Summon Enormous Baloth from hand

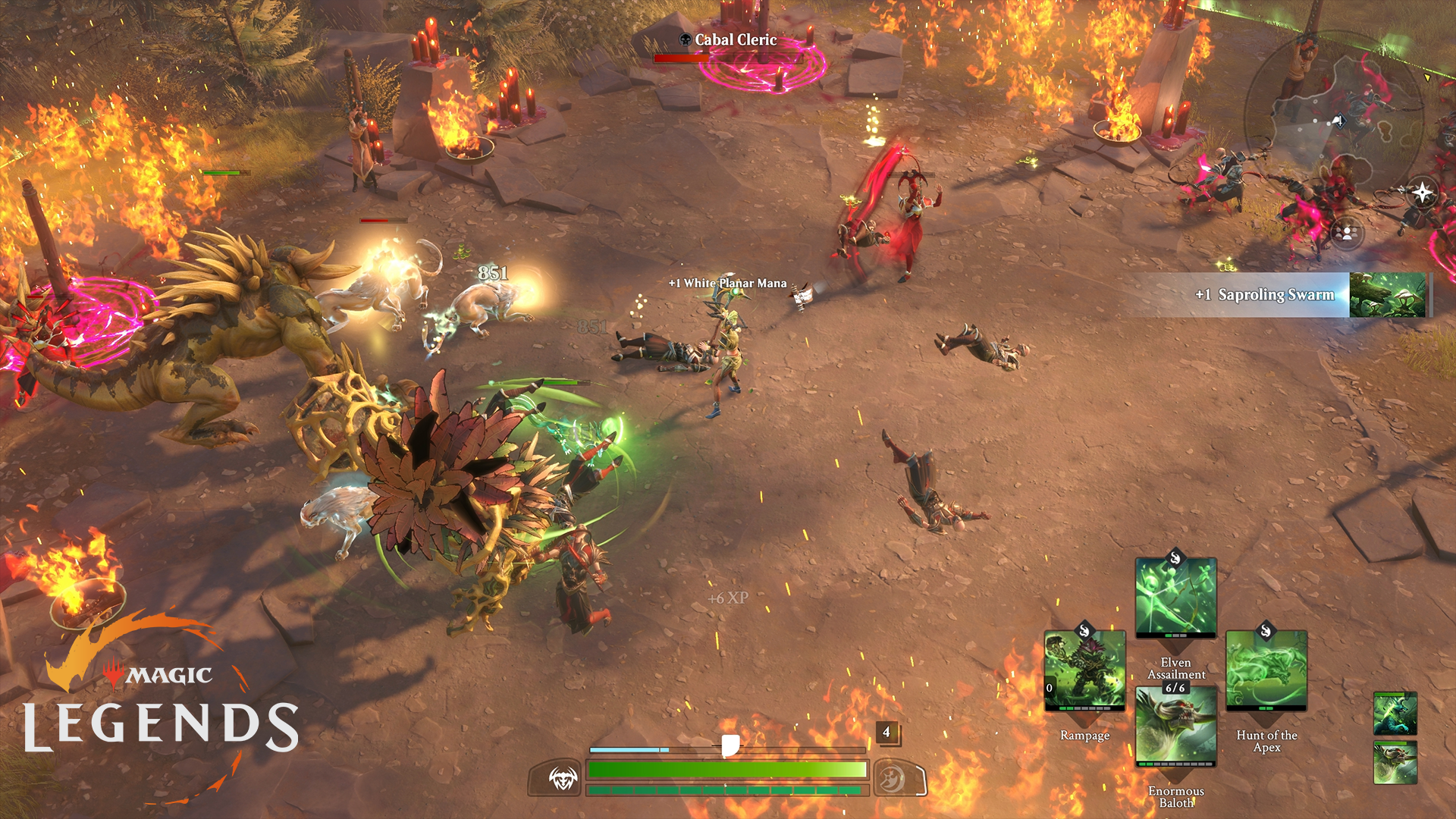(1175, 726)
